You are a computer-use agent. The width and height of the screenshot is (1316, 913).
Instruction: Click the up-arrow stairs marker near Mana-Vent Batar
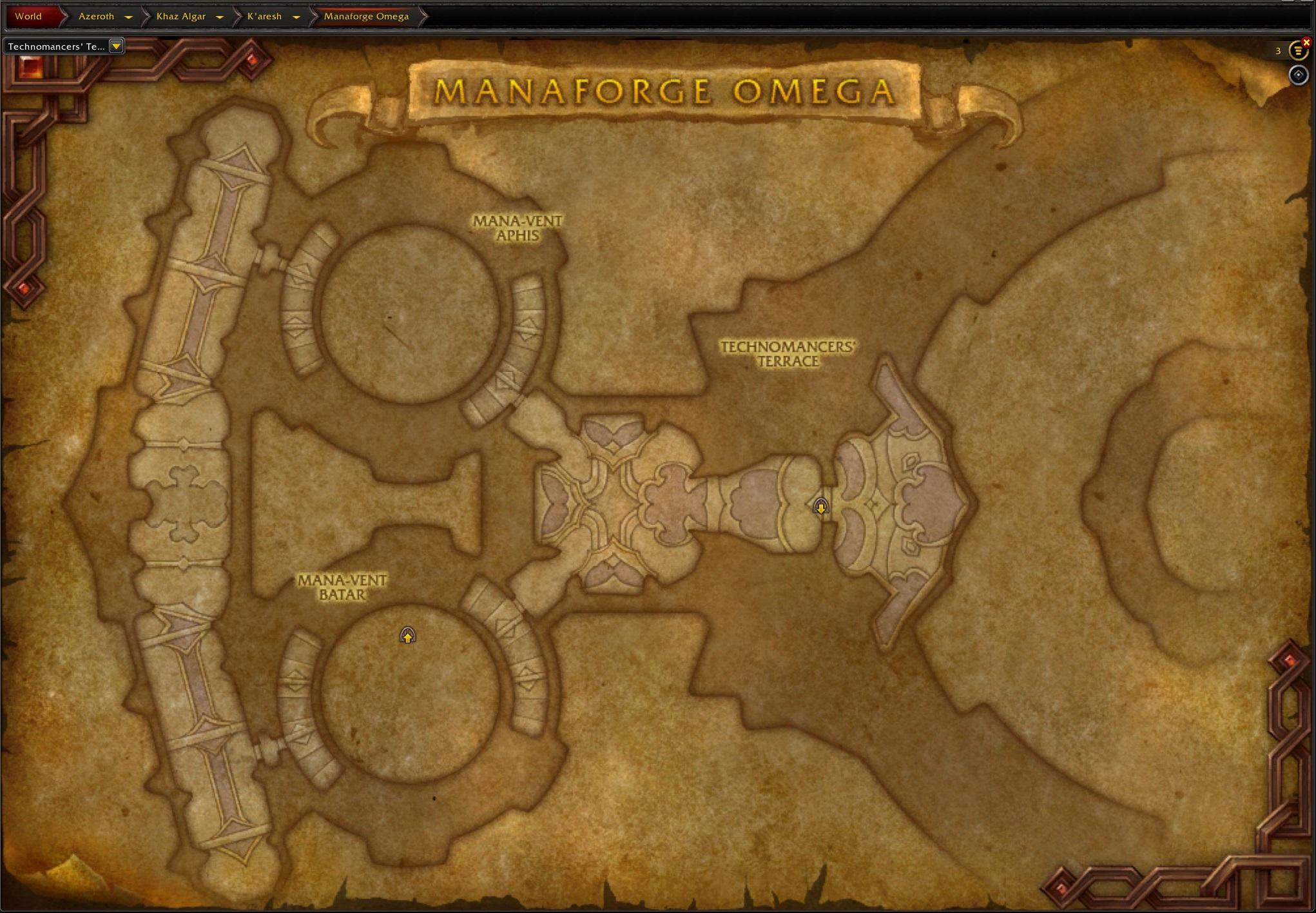coord(407,636)
